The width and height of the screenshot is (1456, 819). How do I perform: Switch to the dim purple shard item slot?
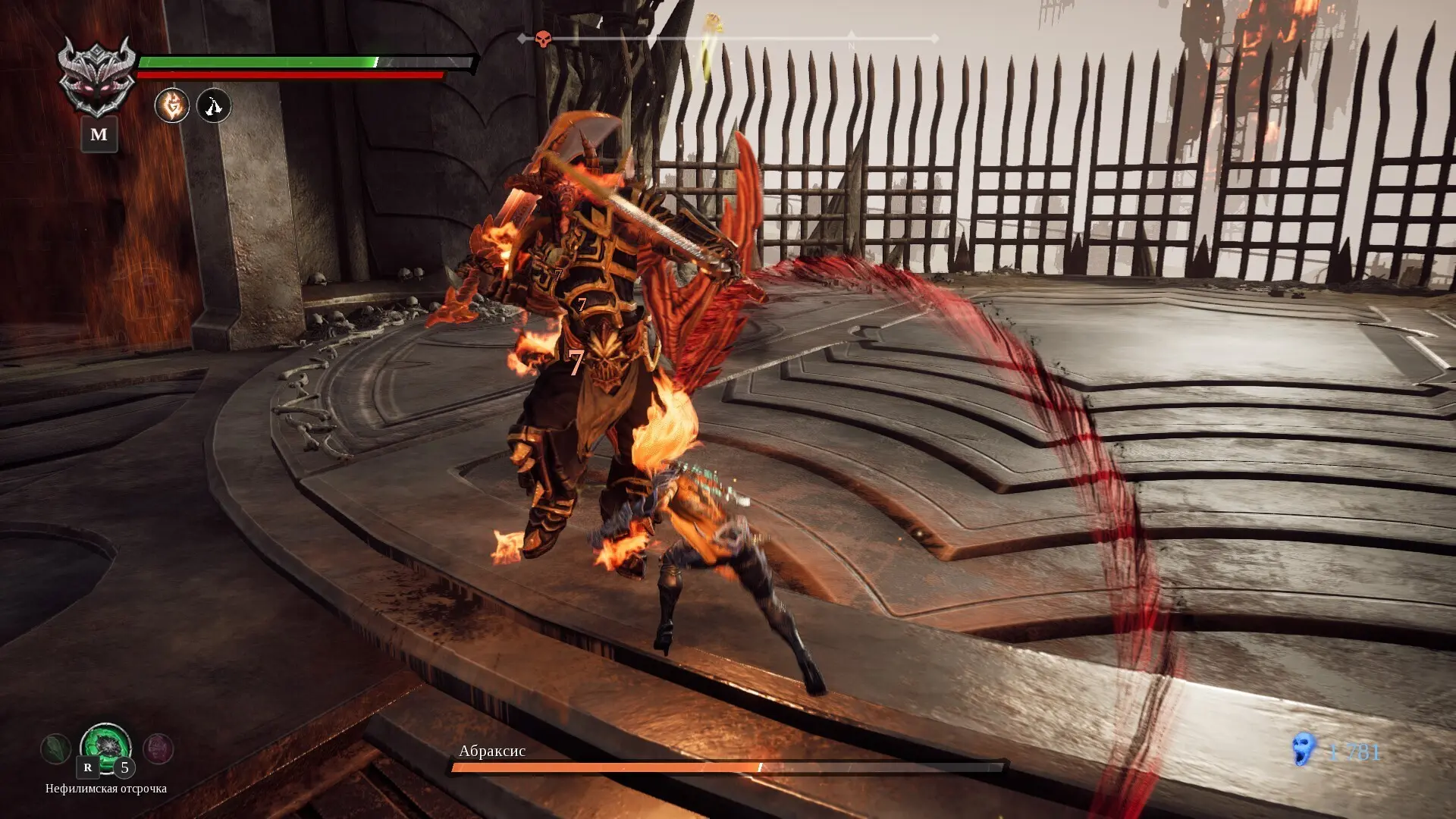(x=158, y=749)
